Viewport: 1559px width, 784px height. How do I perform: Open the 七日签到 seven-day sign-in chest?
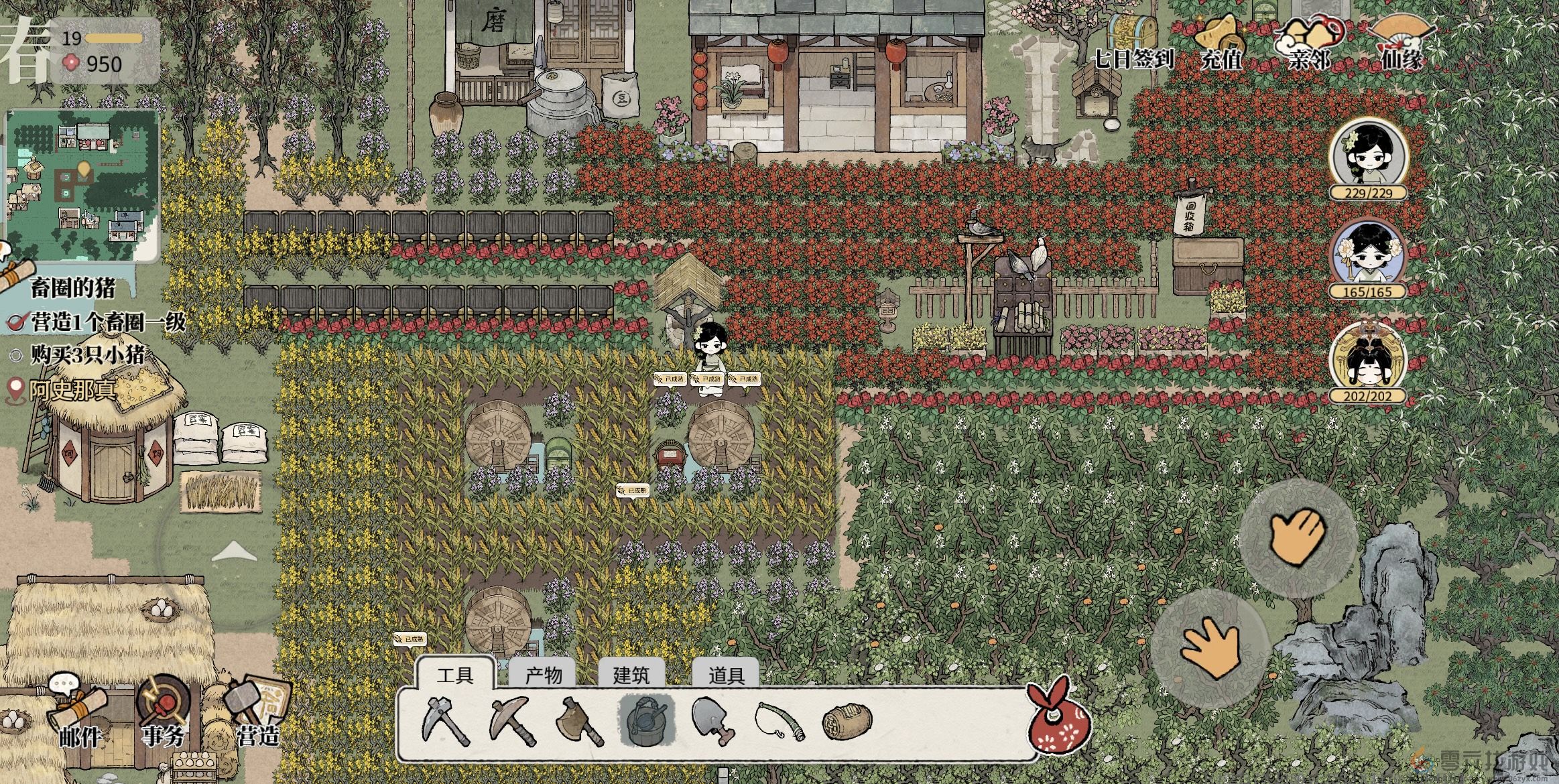[x=1133, y=42]
